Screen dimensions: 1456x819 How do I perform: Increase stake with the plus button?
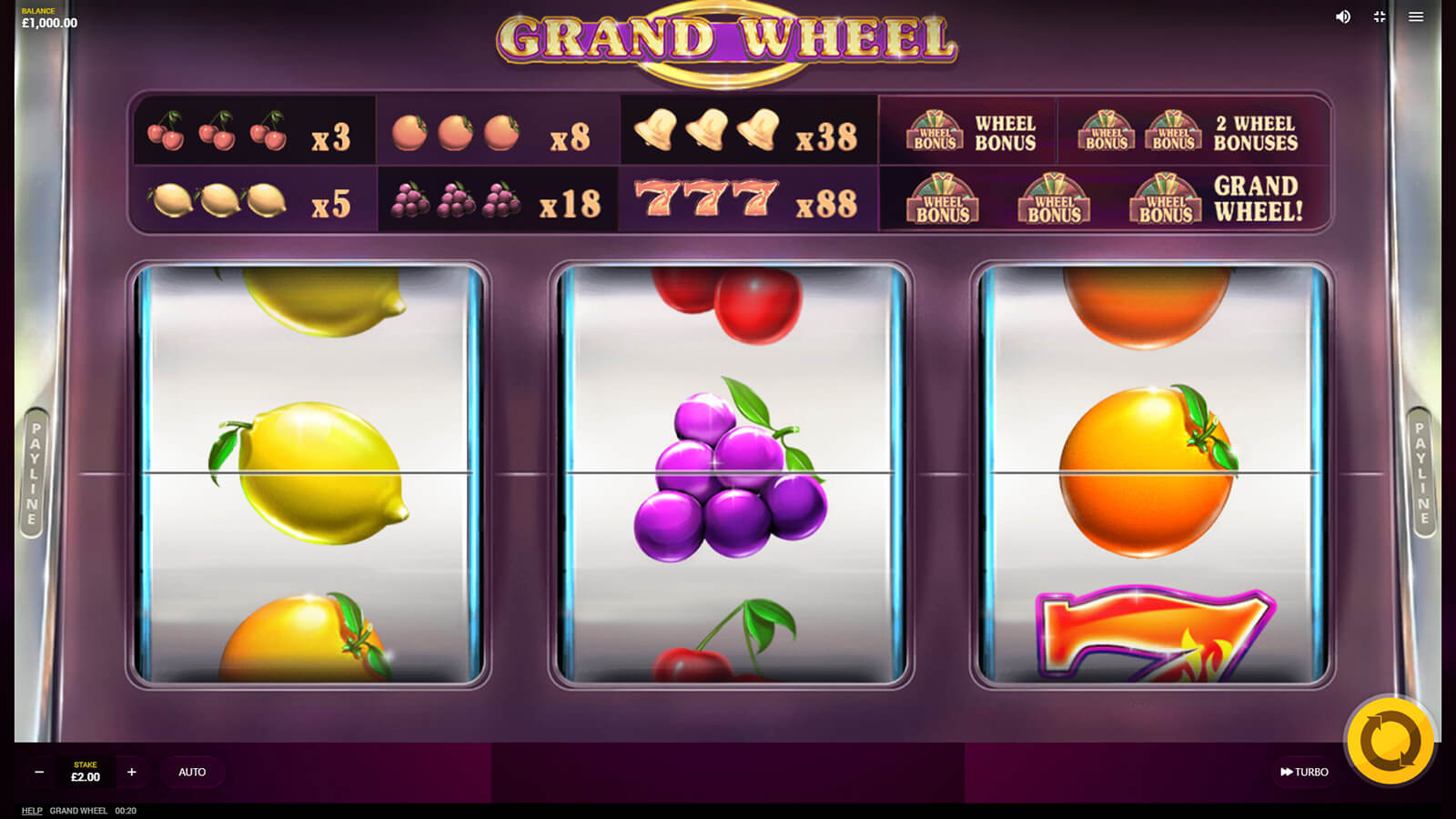(132, 772)
